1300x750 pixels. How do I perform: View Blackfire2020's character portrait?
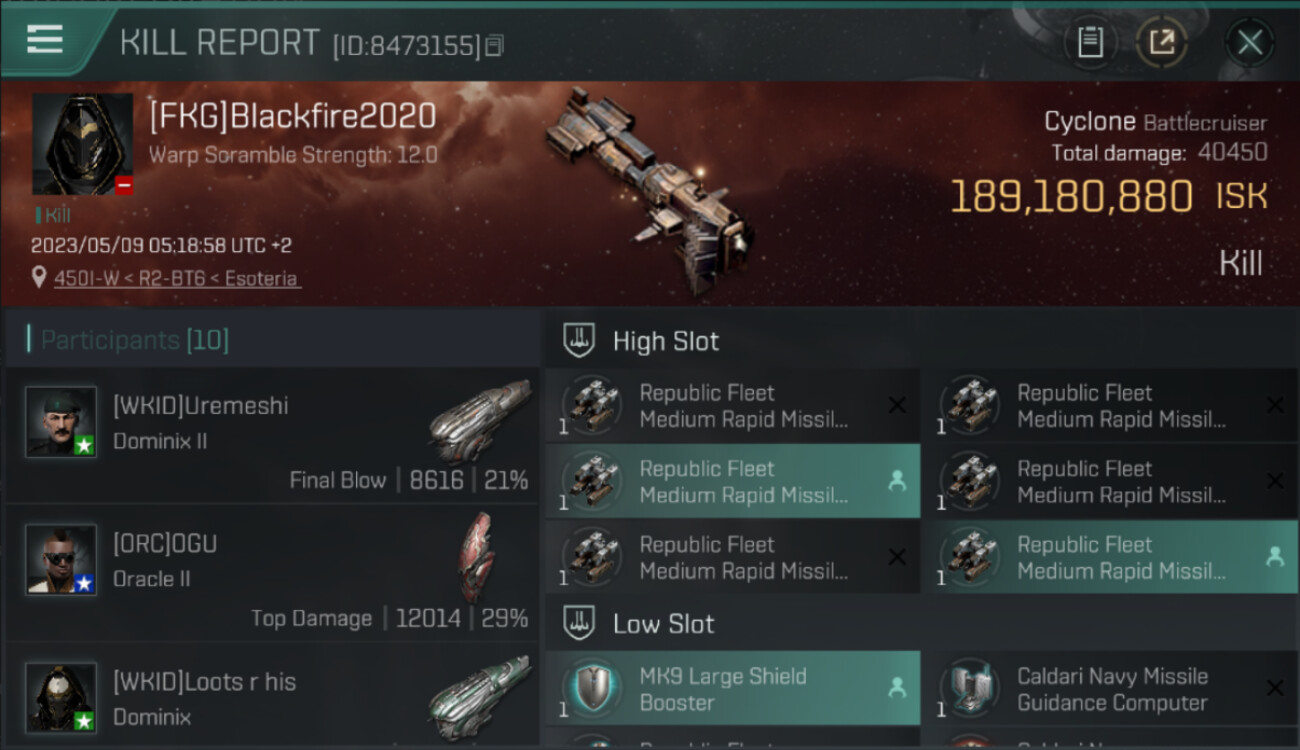click(82, 144)
